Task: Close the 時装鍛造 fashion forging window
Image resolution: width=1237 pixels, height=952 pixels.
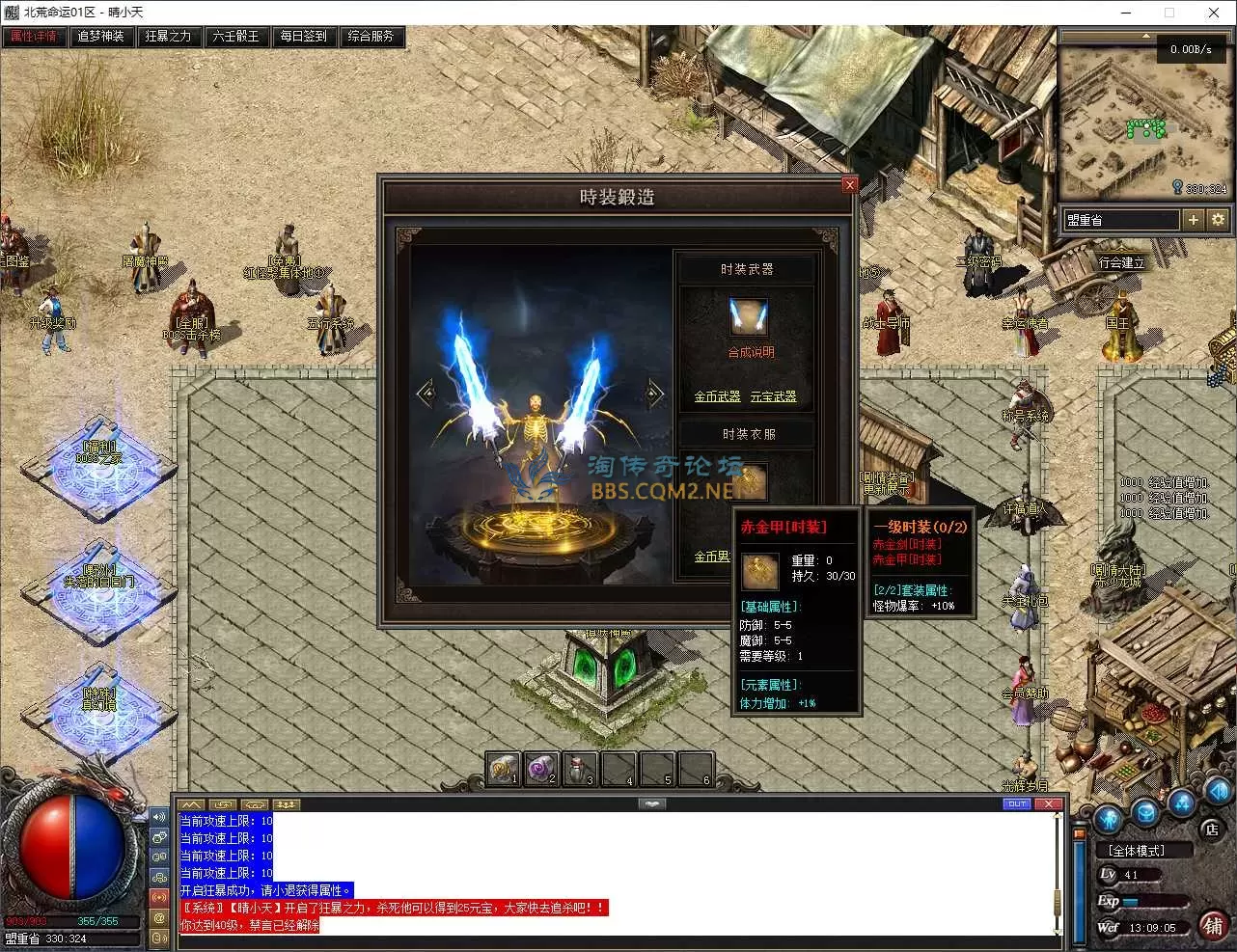Action: [849, 185]
